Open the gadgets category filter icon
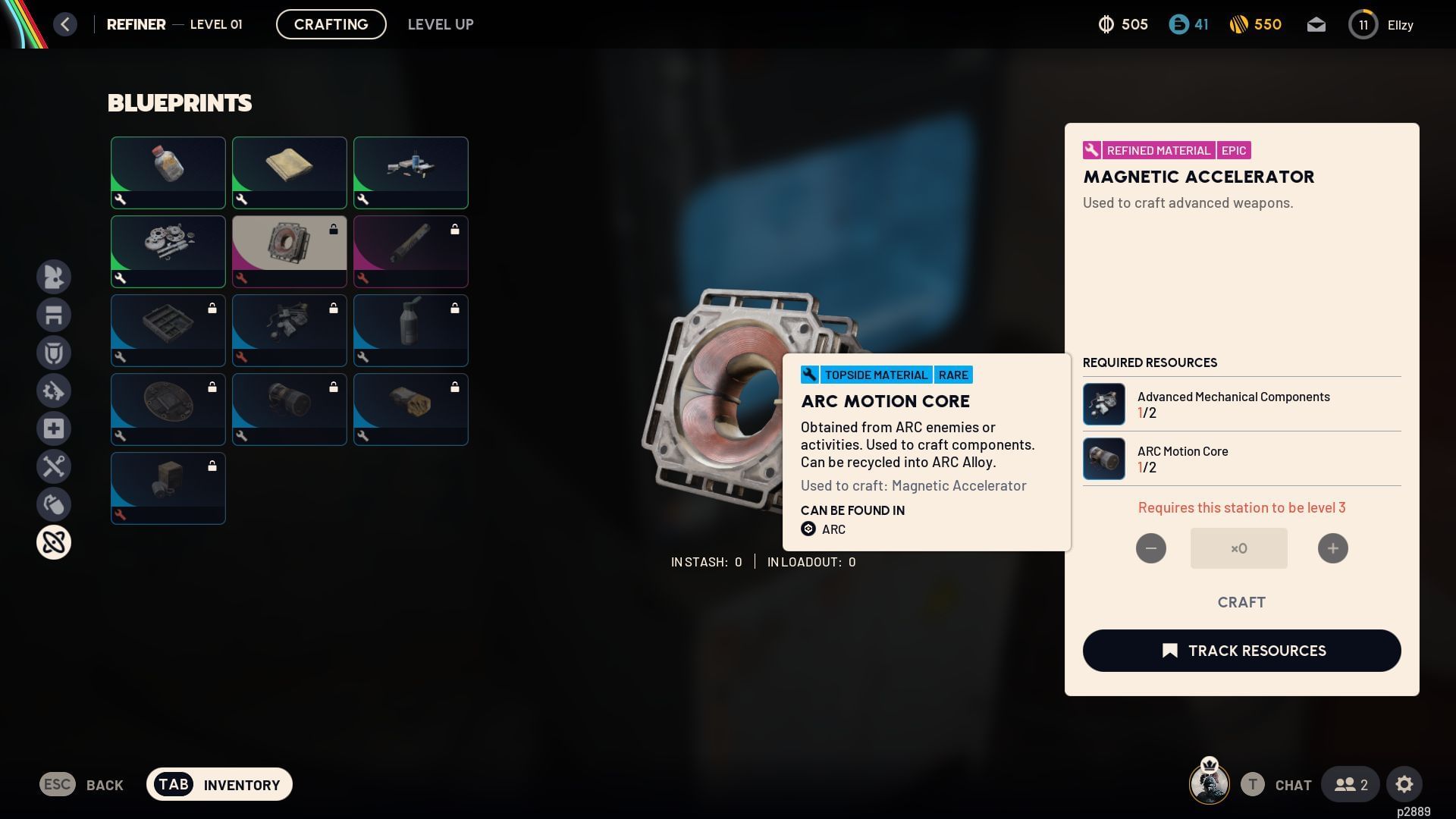Screen dimensions: 1456x819 [x=54, y=504]
